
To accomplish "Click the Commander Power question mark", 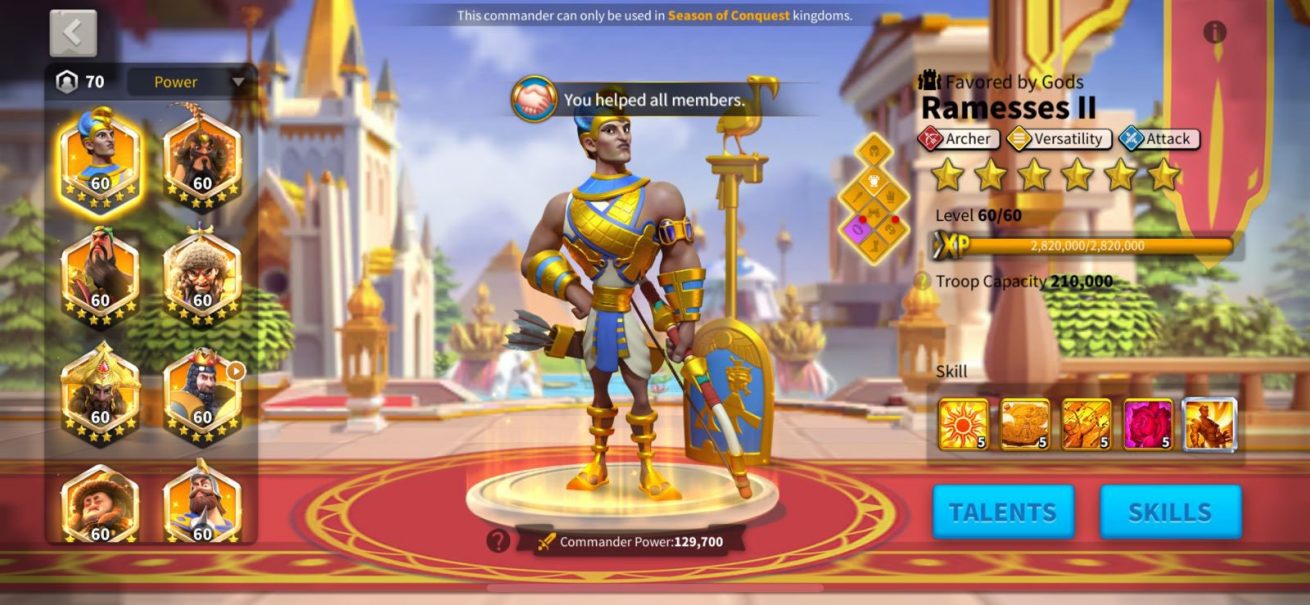I will [498, 541].
